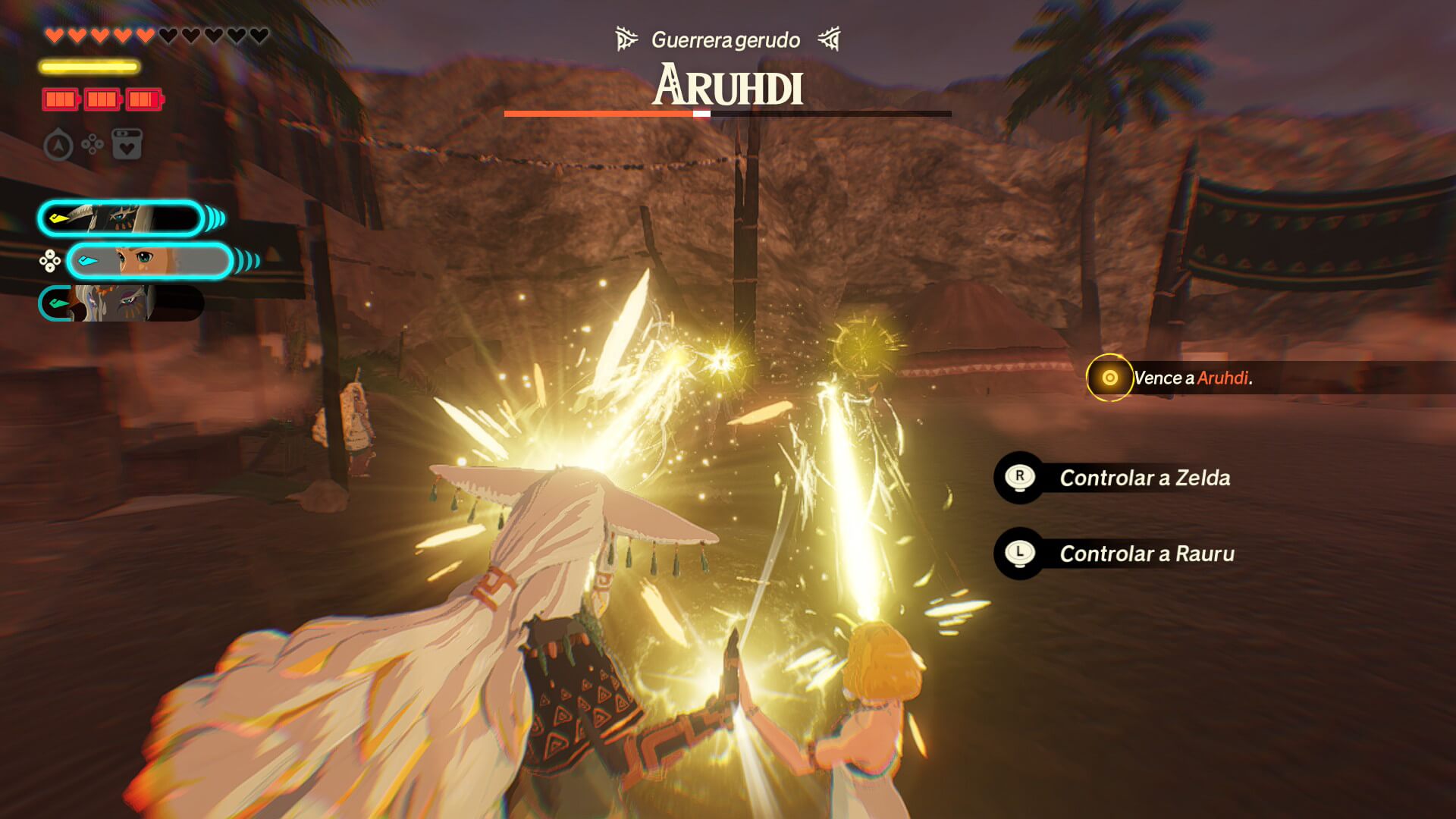Choose the Controlar a Zelda option
1456x819 pixels.
coord(1144,478)
